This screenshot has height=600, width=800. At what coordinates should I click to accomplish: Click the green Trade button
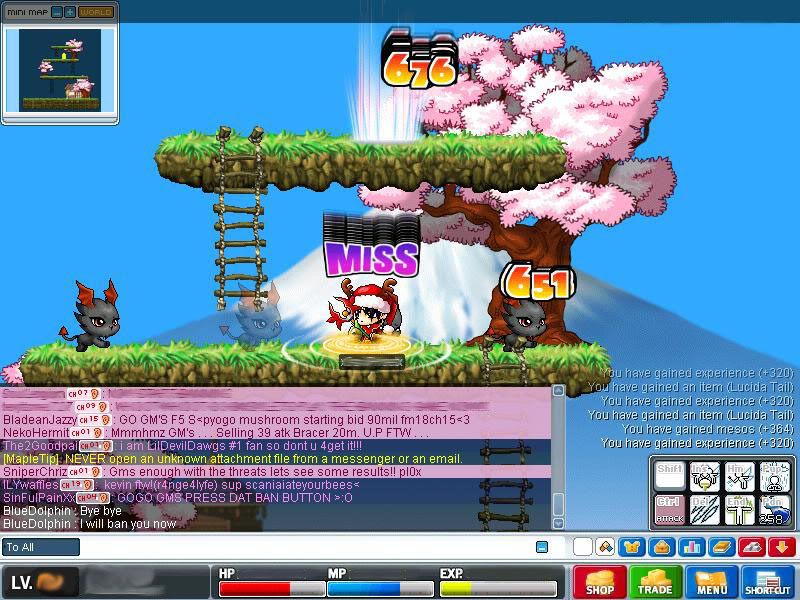pos(656,582)
